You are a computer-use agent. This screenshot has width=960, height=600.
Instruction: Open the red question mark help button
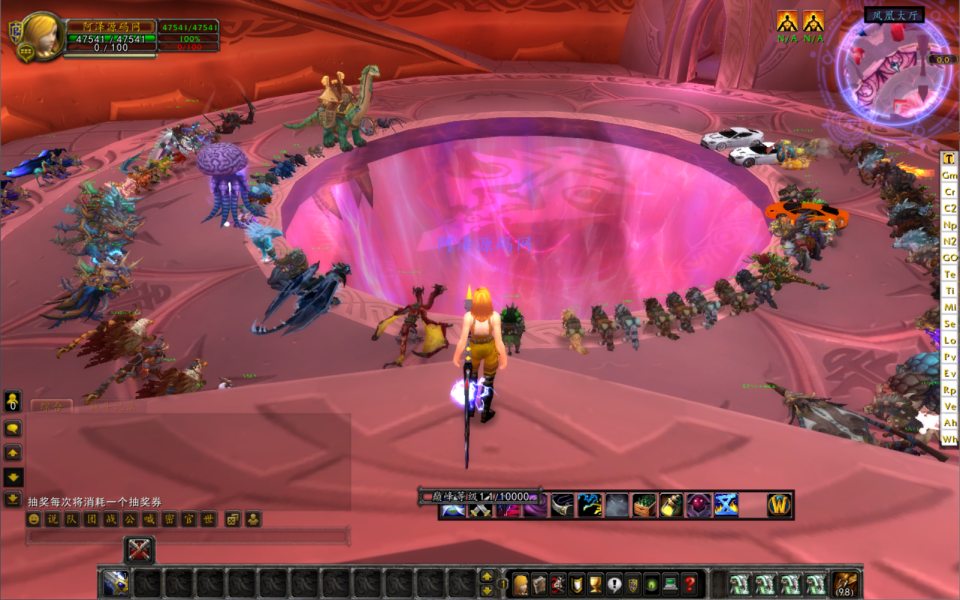click(689, 584)
